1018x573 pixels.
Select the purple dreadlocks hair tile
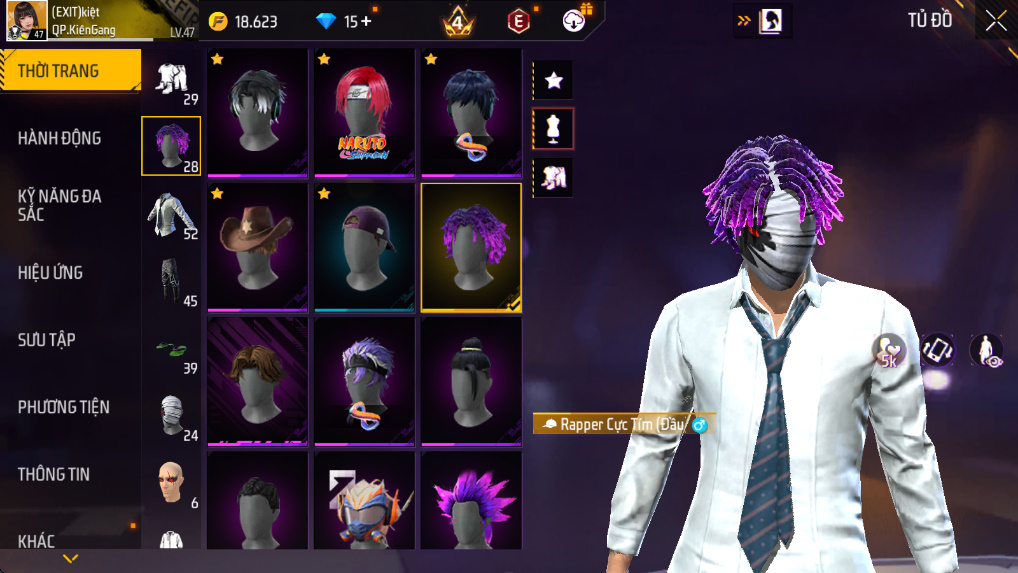pyautogui.click(x=471, y=247)
